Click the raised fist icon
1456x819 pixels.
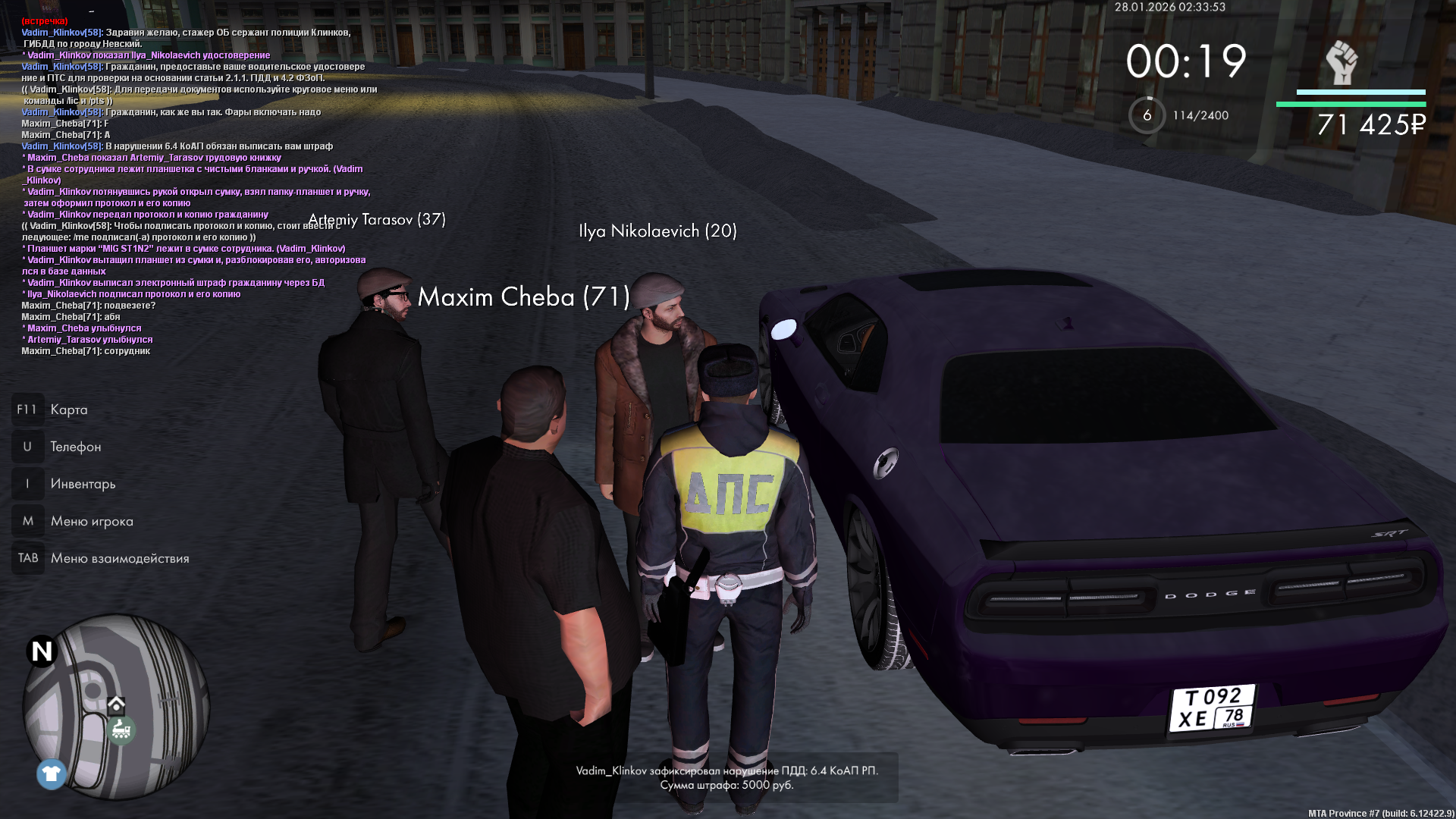[1341, 62]
